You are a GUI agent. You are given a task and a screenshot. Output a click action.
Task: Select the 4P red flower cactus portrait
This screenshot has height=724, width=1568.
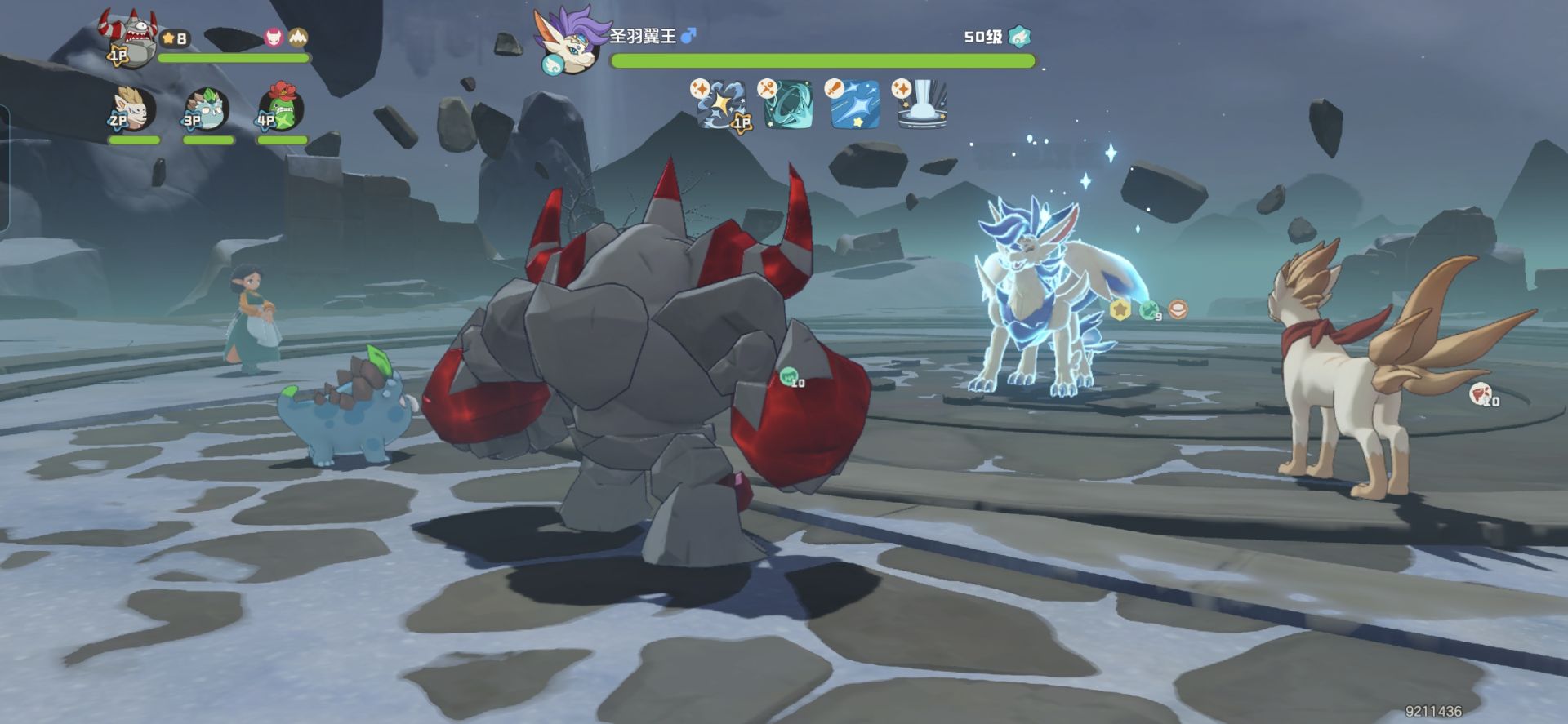281,109
